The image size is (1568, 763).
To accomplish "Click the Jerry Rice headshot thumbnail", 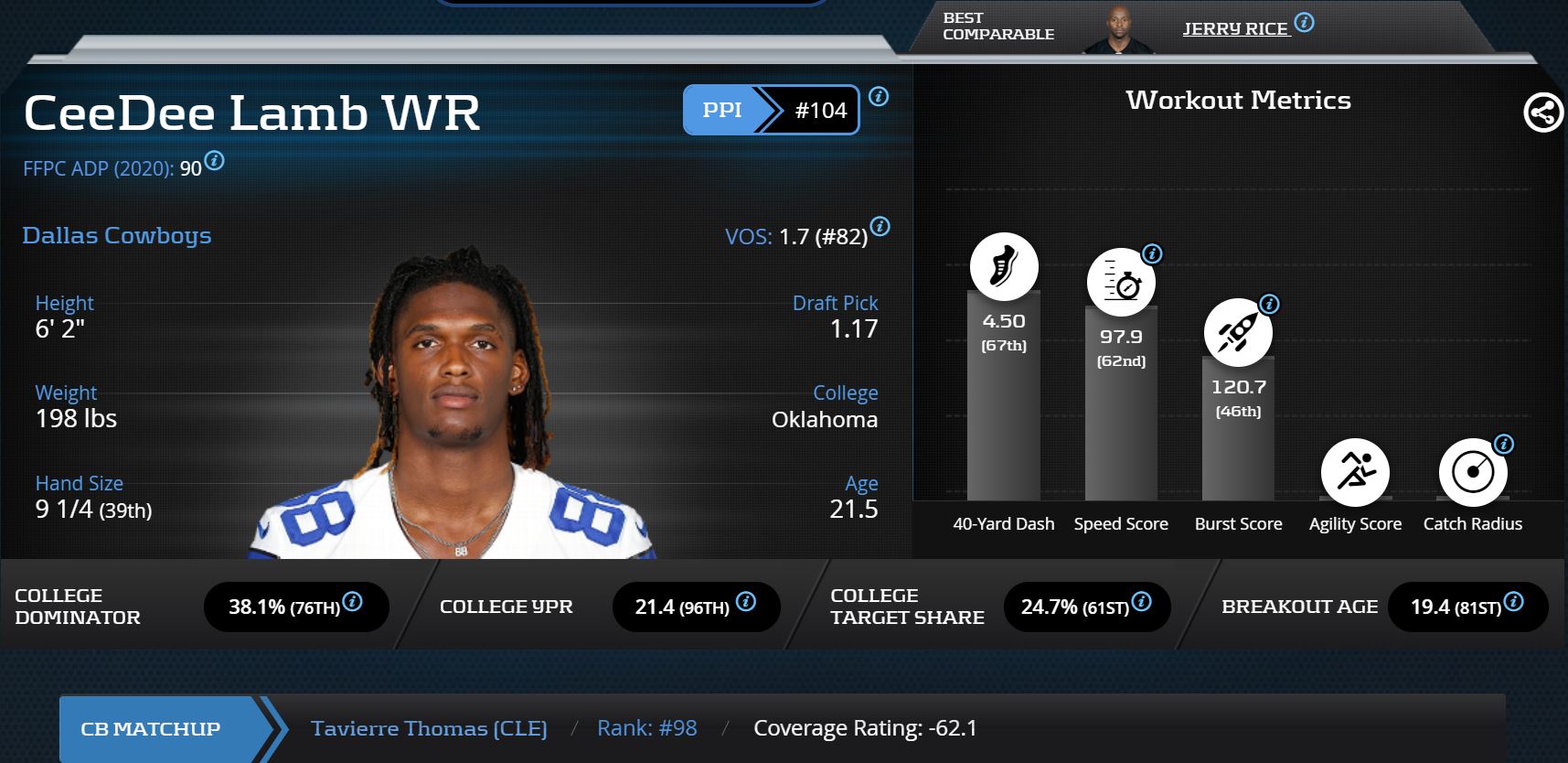I will coord(1117,26).
